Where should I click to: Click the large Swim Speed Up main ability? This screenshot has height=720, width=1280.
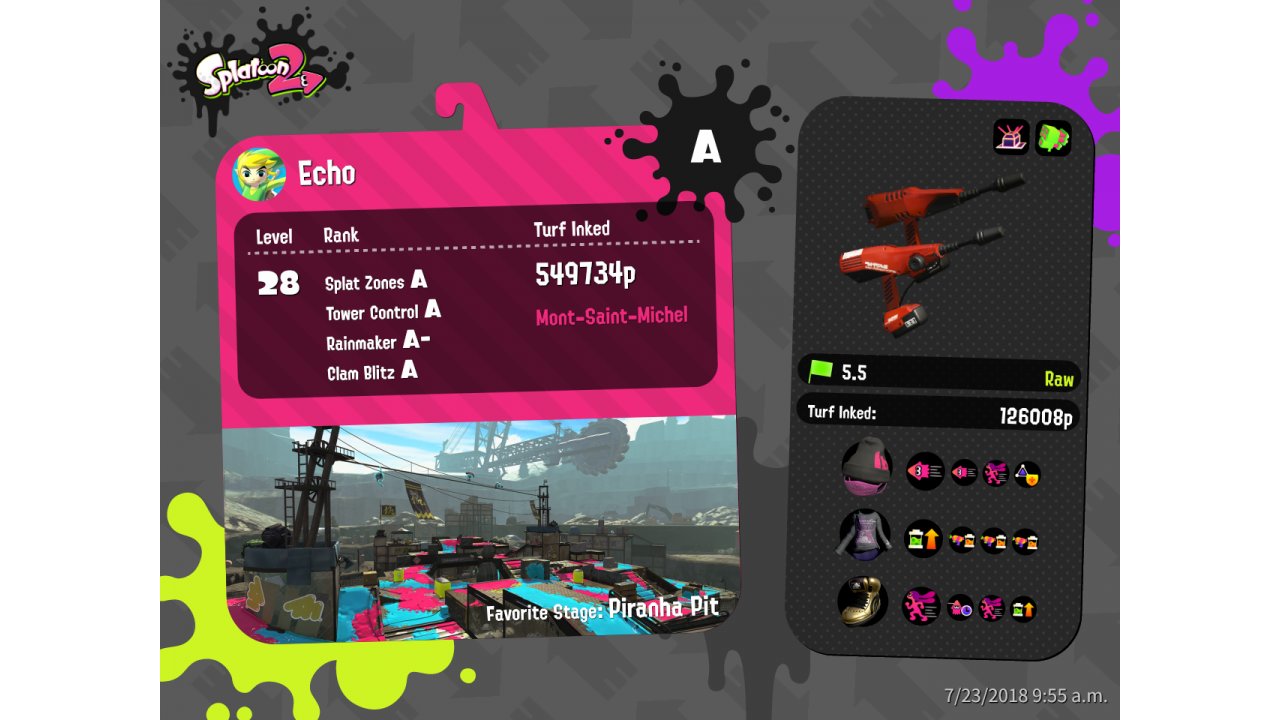point(925,471)
